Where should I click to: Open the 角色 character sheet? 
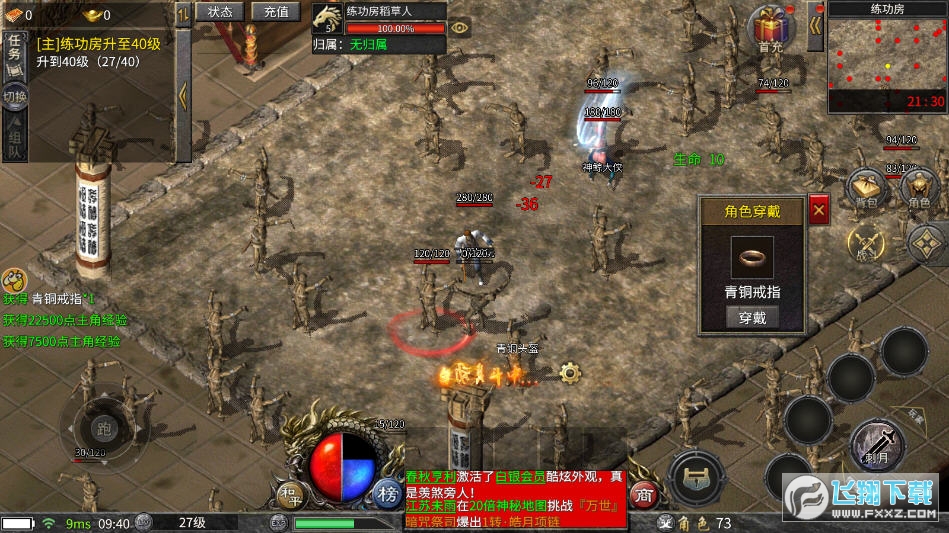919,188
